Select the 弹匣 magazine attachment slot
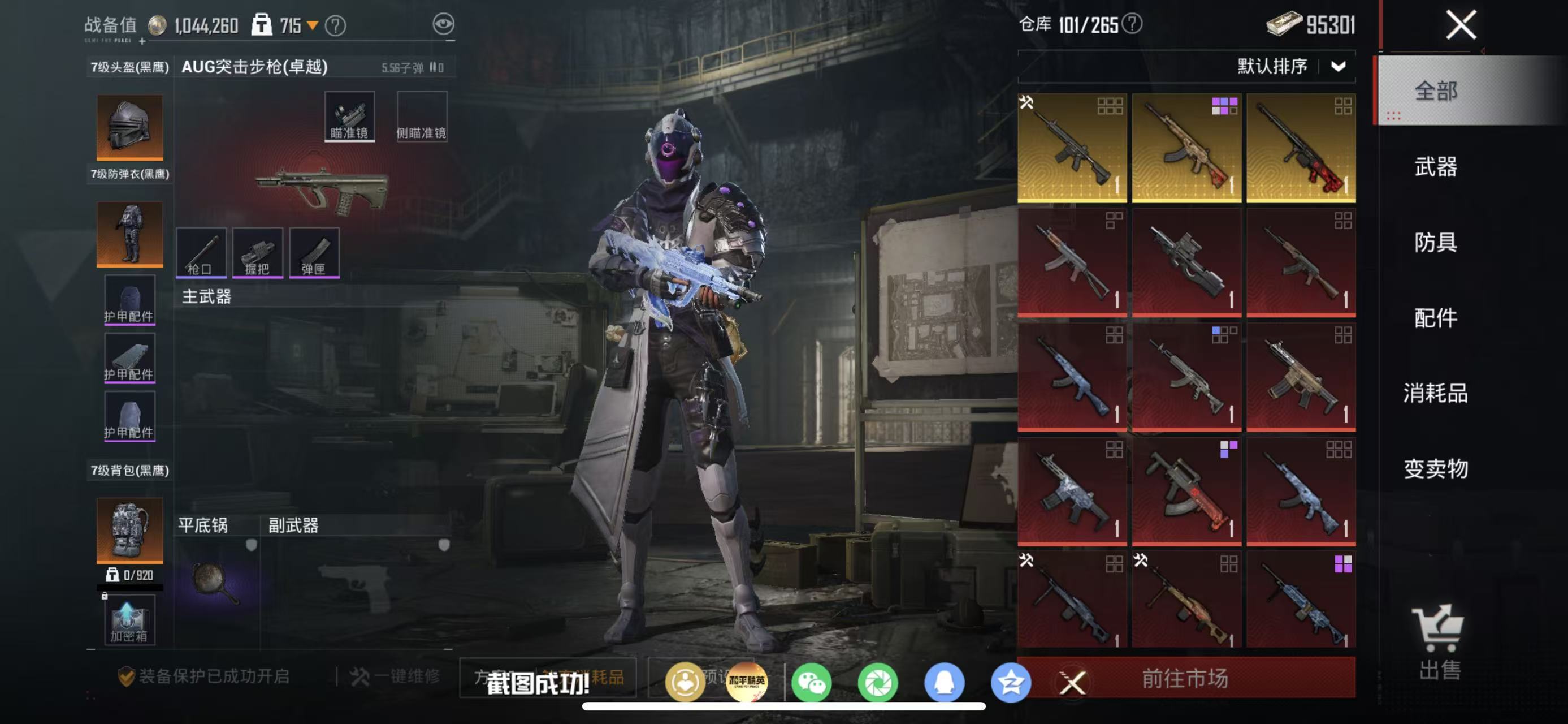1568x724 pixels. tap(314, 253)
